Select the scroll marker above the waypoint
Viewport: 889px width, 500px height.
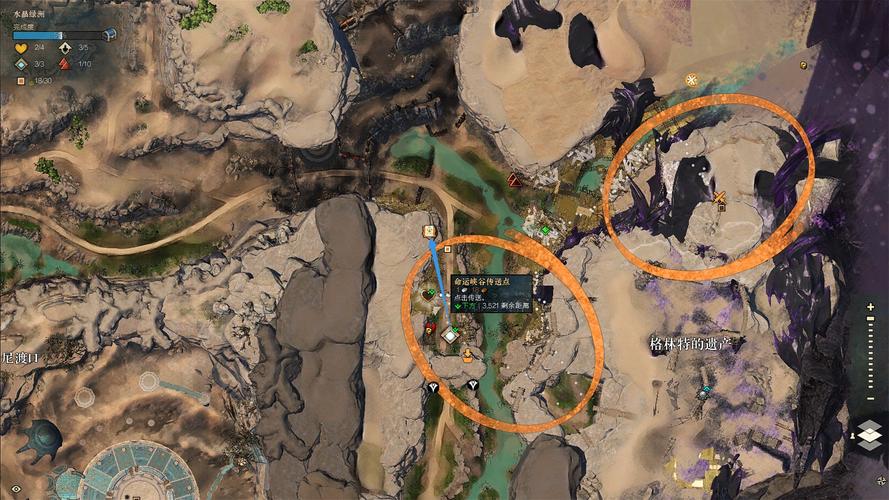coord(429,232)
